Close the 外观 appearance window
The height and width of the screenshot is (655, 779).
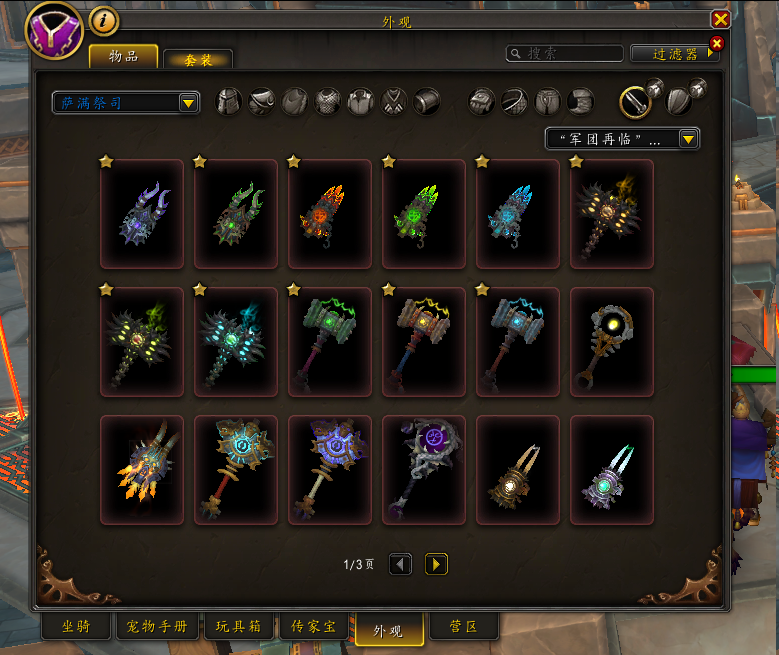(720, 19)
